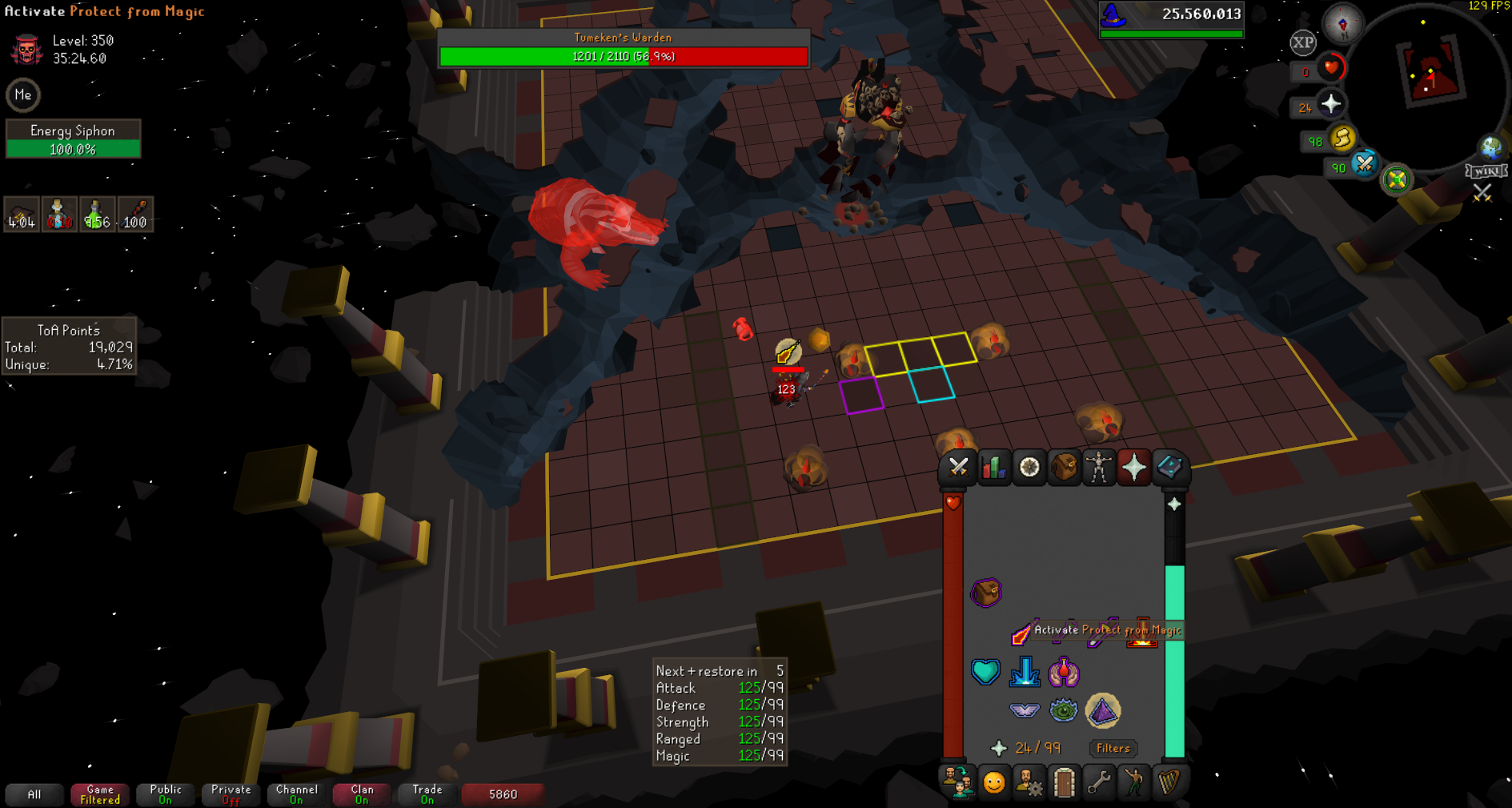Open the Skills tab

pyautogui.click(x=993, y=467)
